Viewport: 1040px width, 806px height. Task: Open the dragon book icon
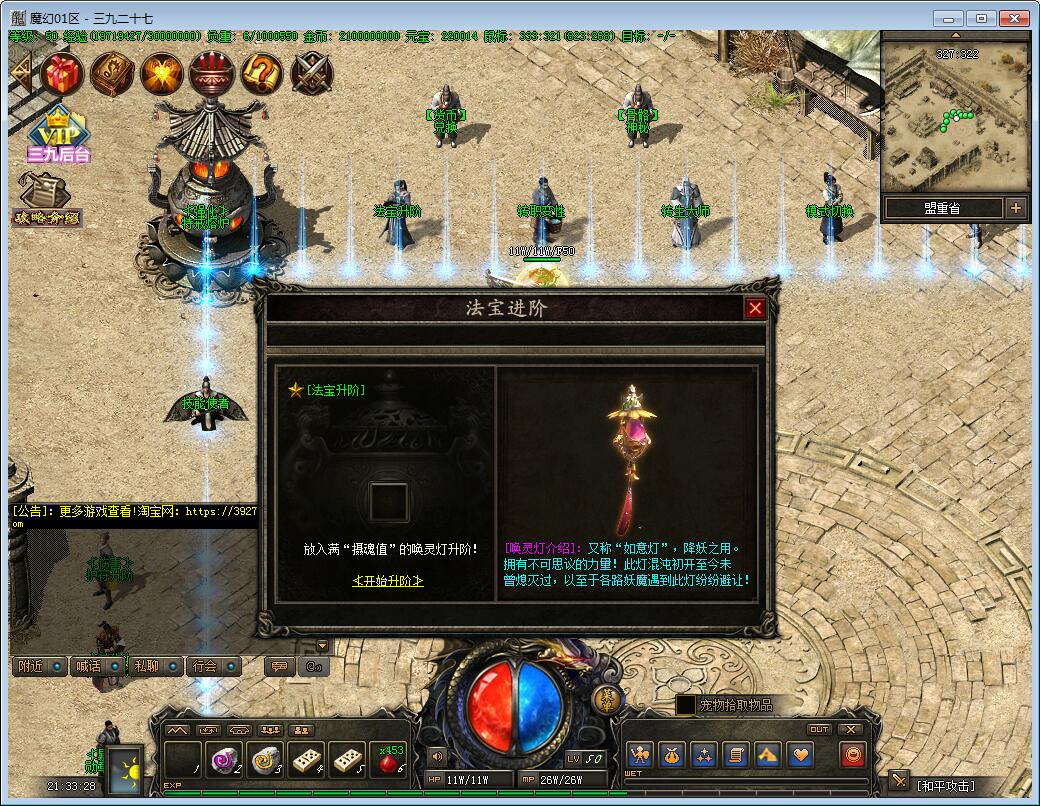(112, 73)
